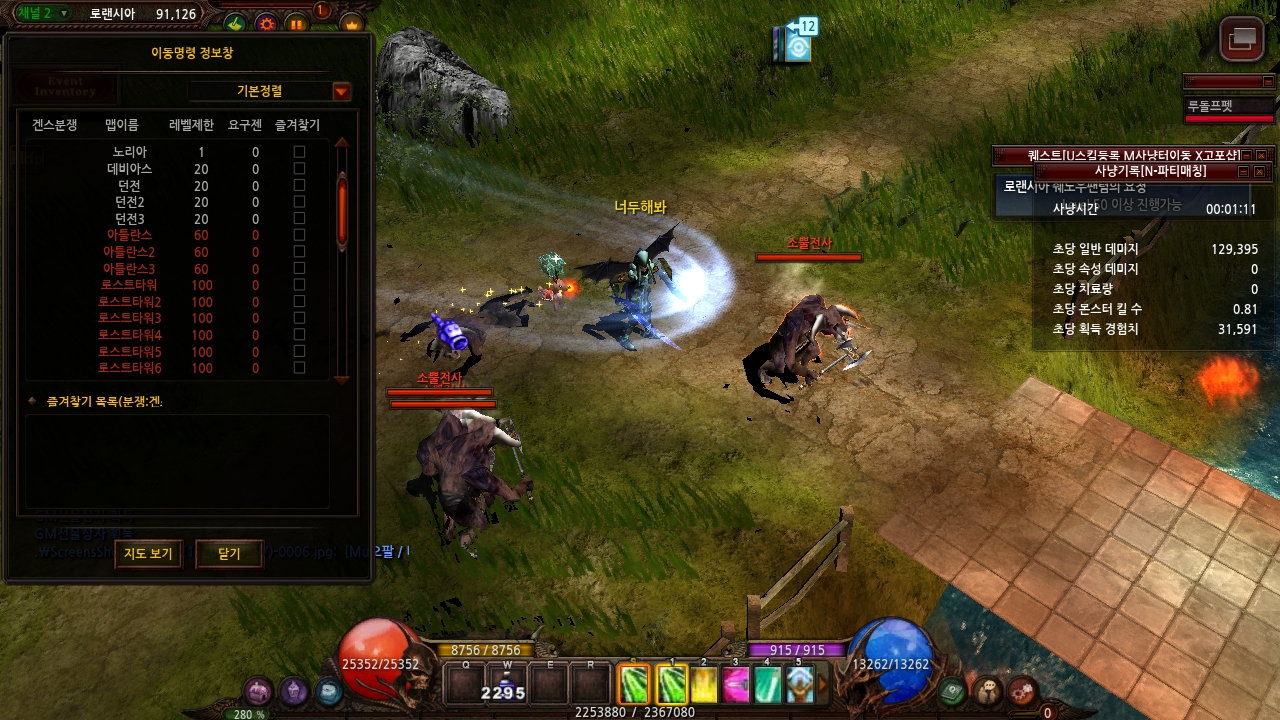This screenshot has width=1280, height=720.
Task: Choose 데비아스 from the map list
Action: (x=128, y=169)
